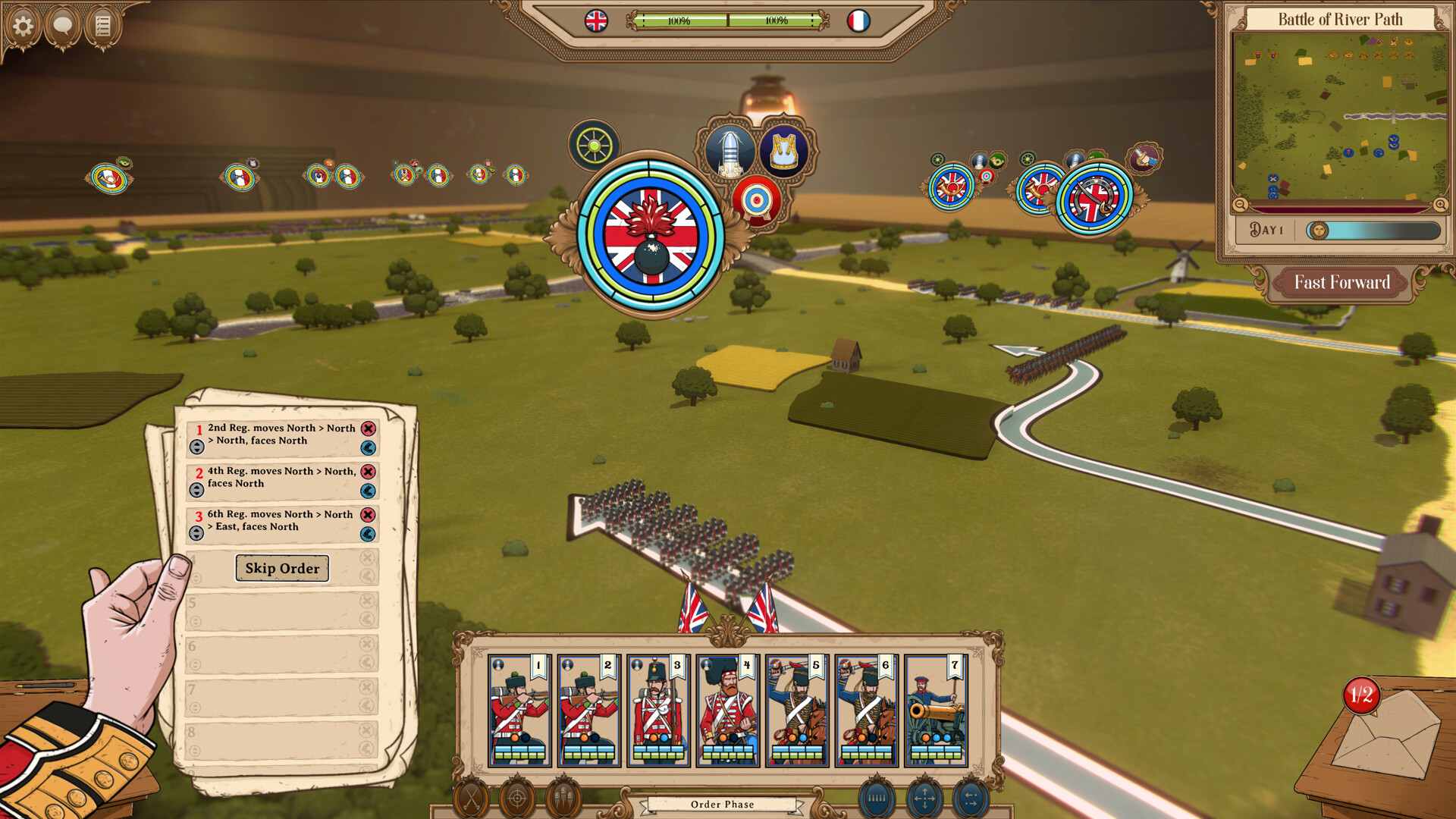Activate Fast Forward
Screen dimensions: 1456x819
coord(1341,282)
